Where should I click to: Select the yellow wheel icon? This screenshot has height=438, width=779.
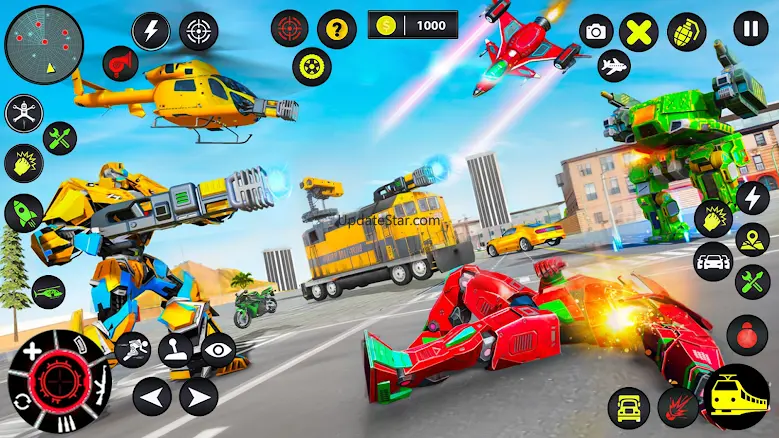click(312, 66)
